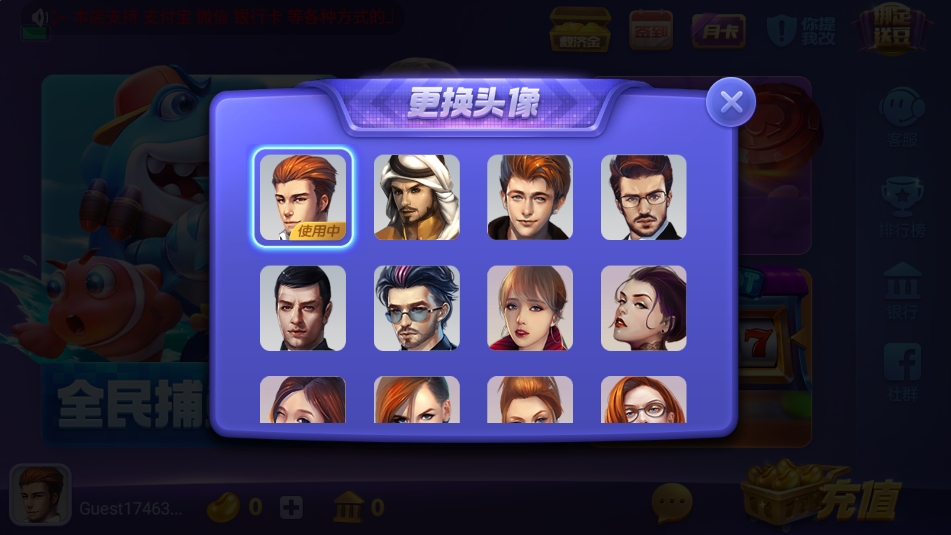Select the in-use orange-haired male avatar
Image resolution: width=951 pixels, height=535 pixels.
[303, 197]
